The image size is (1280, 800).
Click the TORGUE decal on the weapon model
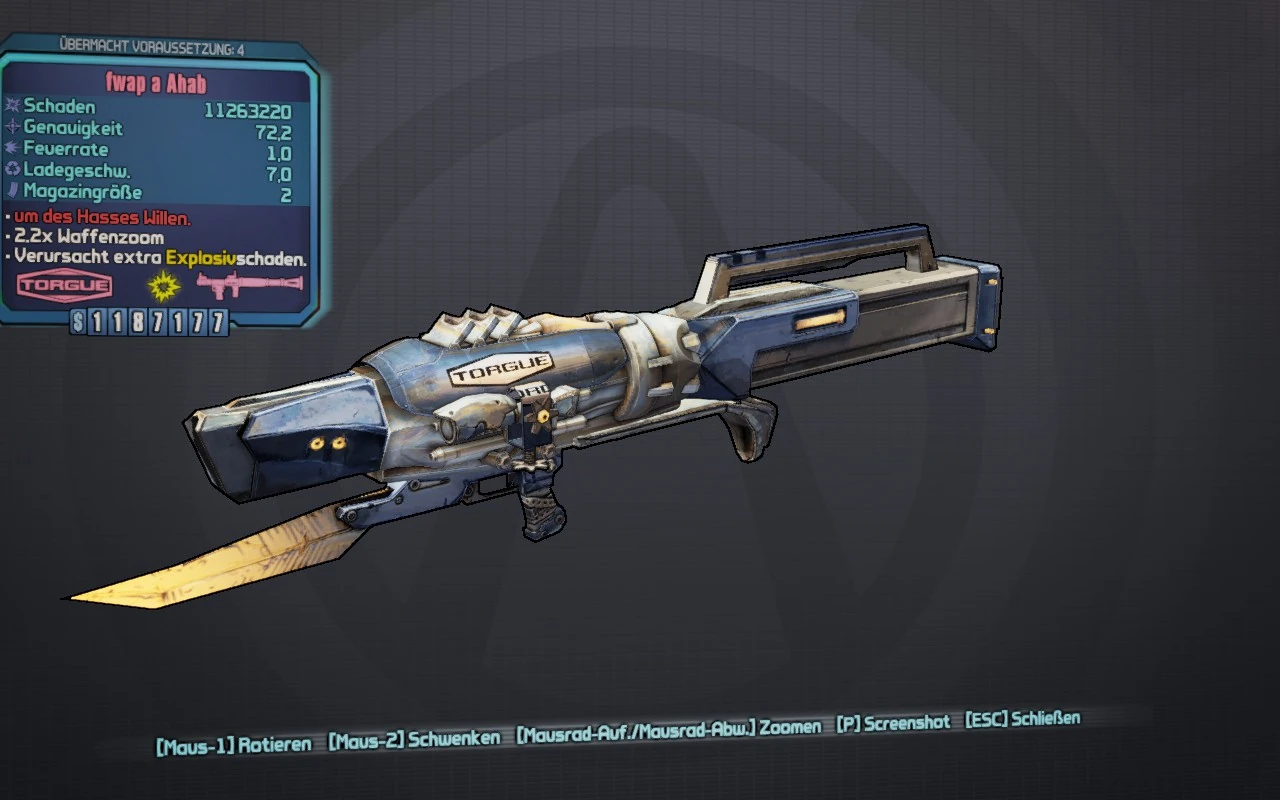coord(500,370)
